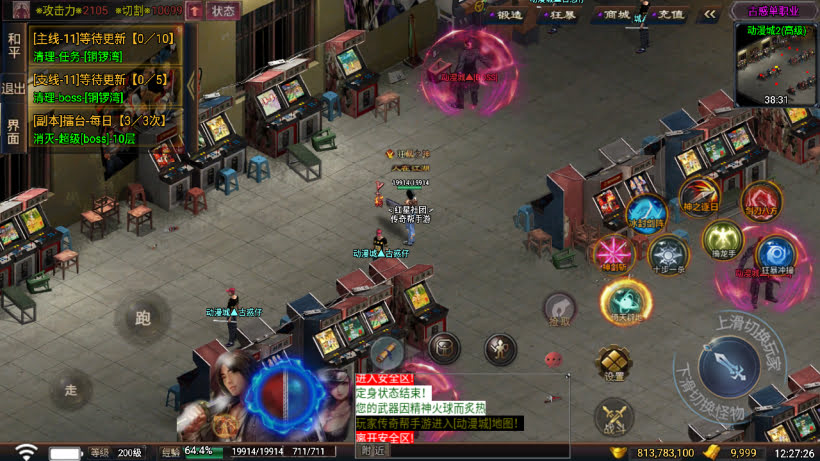Activate the 狂暴 berserk button
The height and width of the screenshot is (461, 820).
coord(563,14)
